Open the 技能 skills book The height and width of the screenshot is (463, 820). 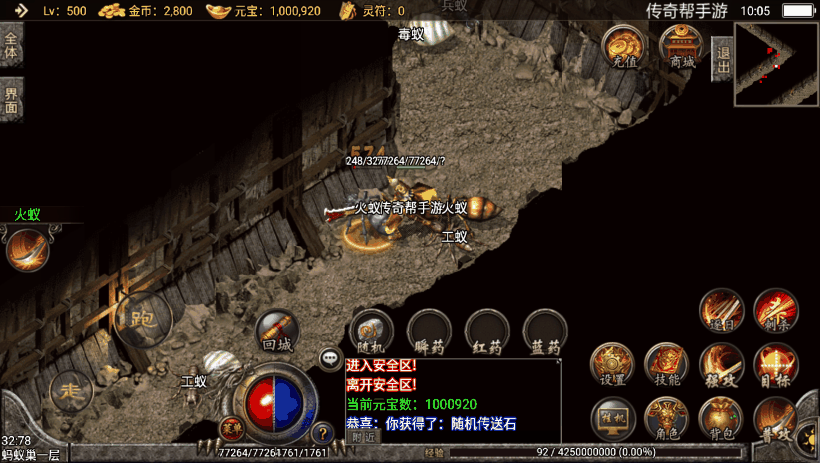coord(666,365)
